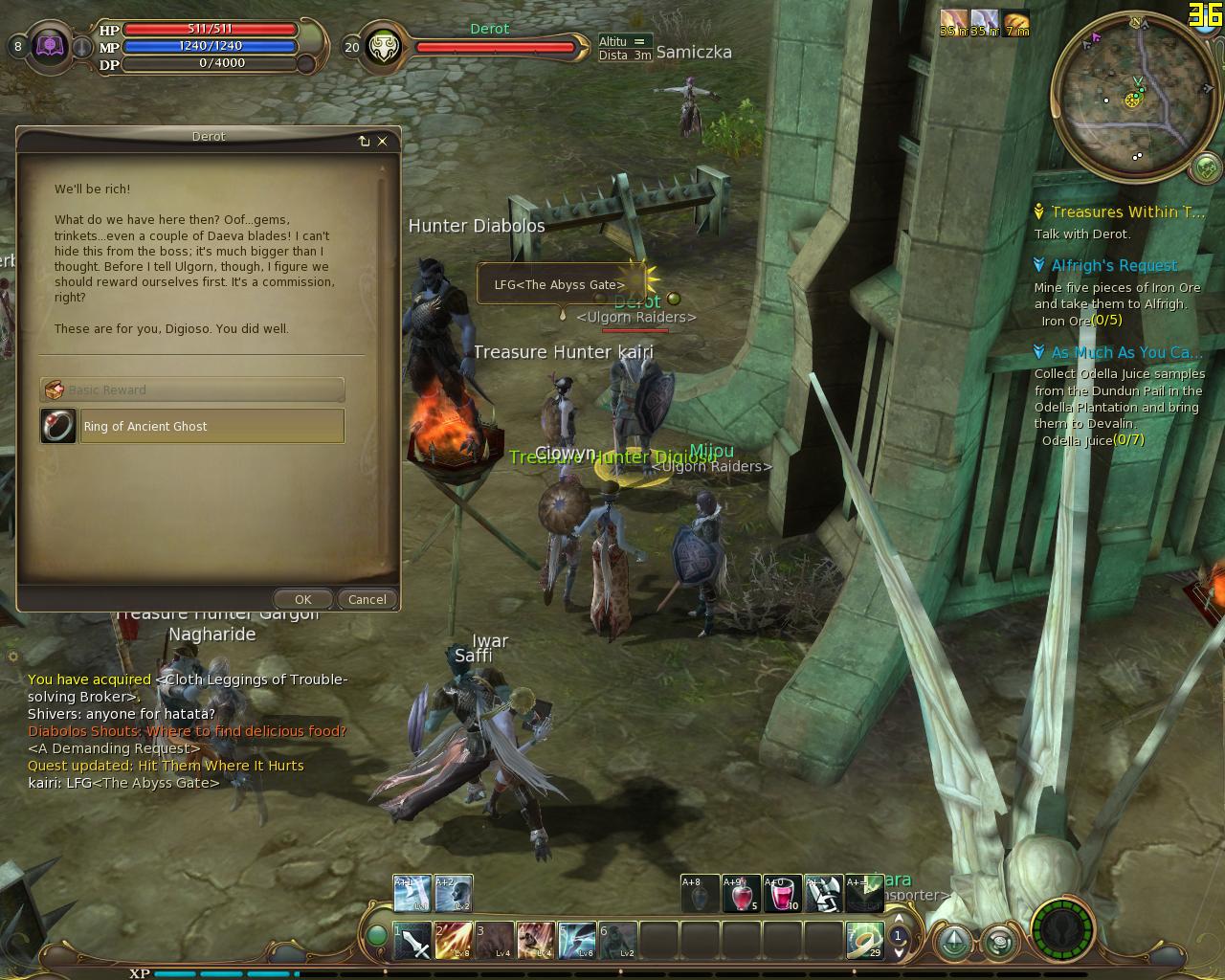Click the Basic Reward header
This screenshot has width=1225, height=980.
(x=192, y=390)
